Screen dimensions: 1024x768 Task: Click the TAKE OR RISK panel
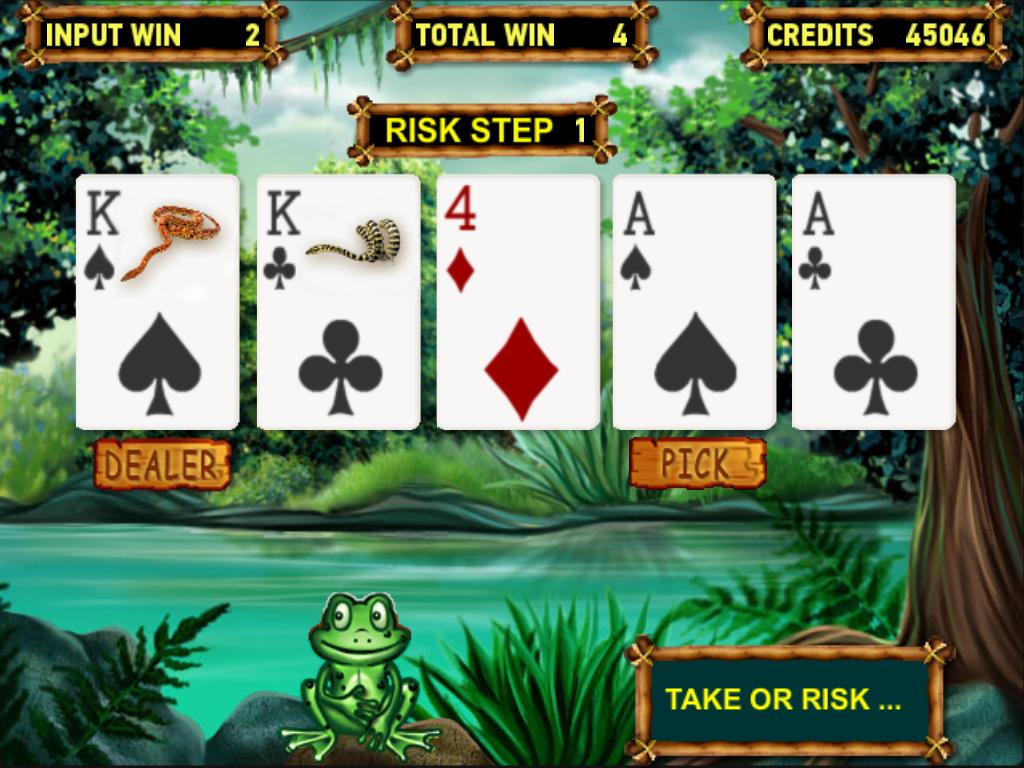point(785,700)
